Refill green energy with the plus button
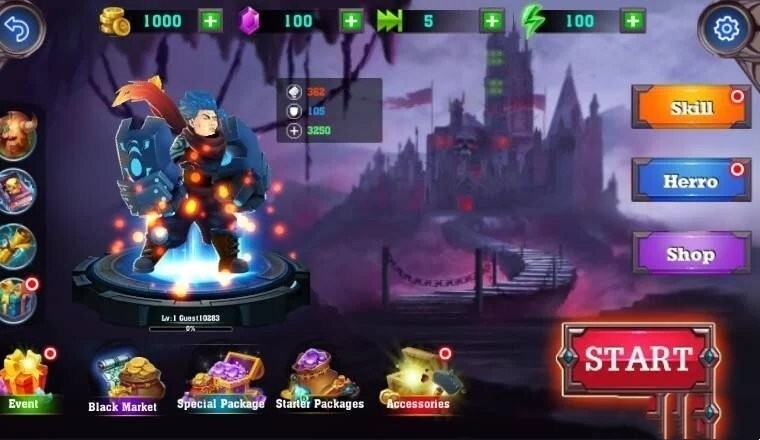Viewport: 760px width, 440px height. tap(632, 20)
